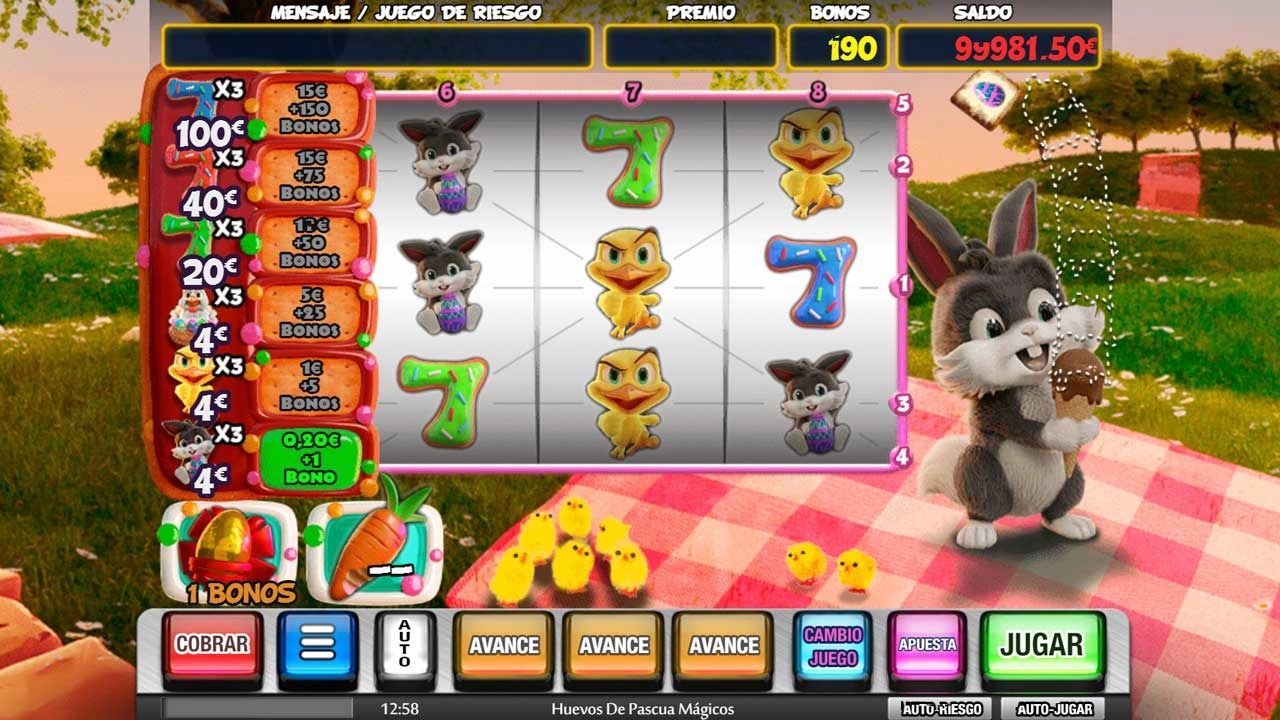The height and width of the screenshot is (720, 1280).
Task: Click the SALDO balance display
Action: pyautogui.click(x=999, y=44)
